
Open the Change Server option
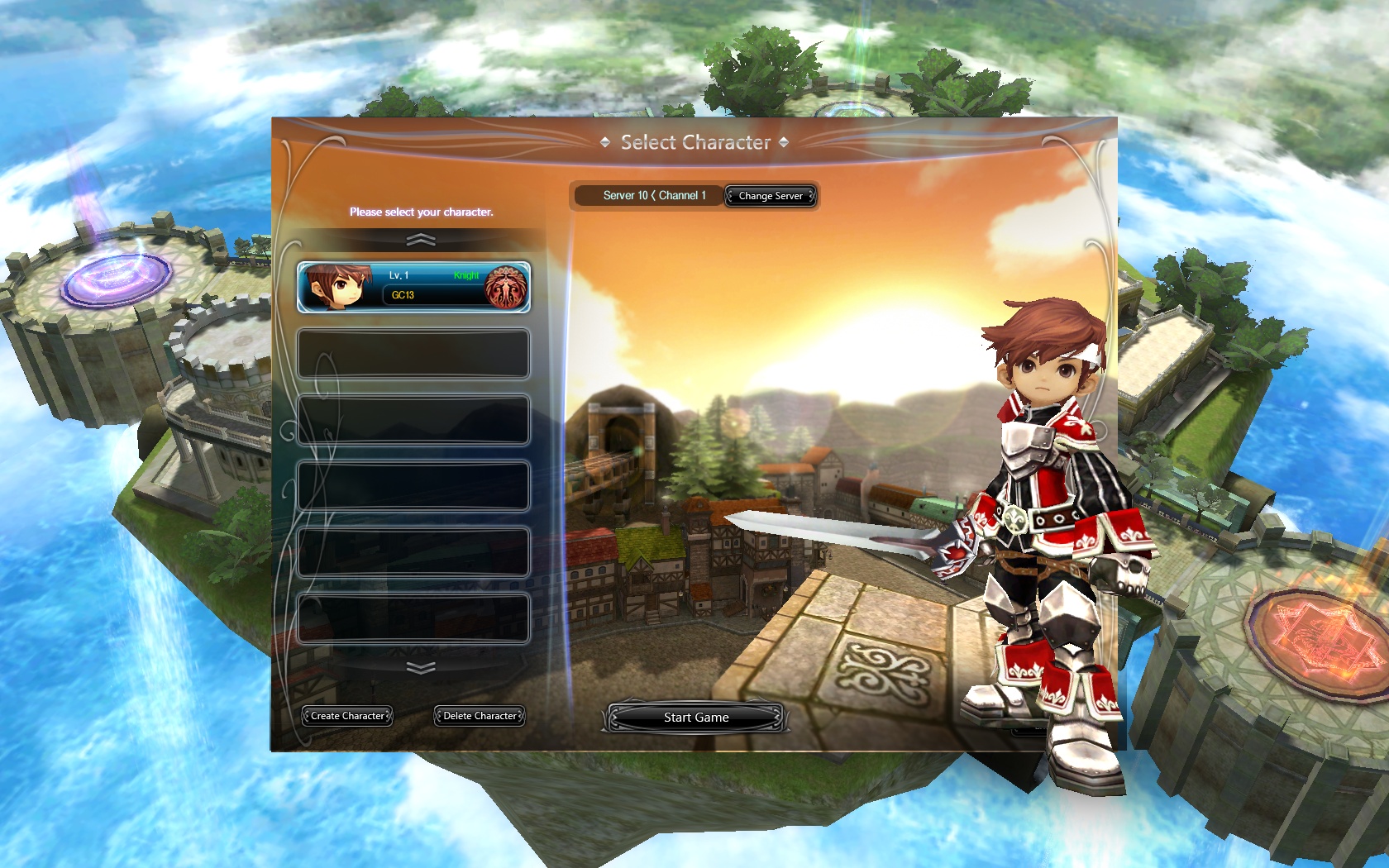[x=770, y=196]
